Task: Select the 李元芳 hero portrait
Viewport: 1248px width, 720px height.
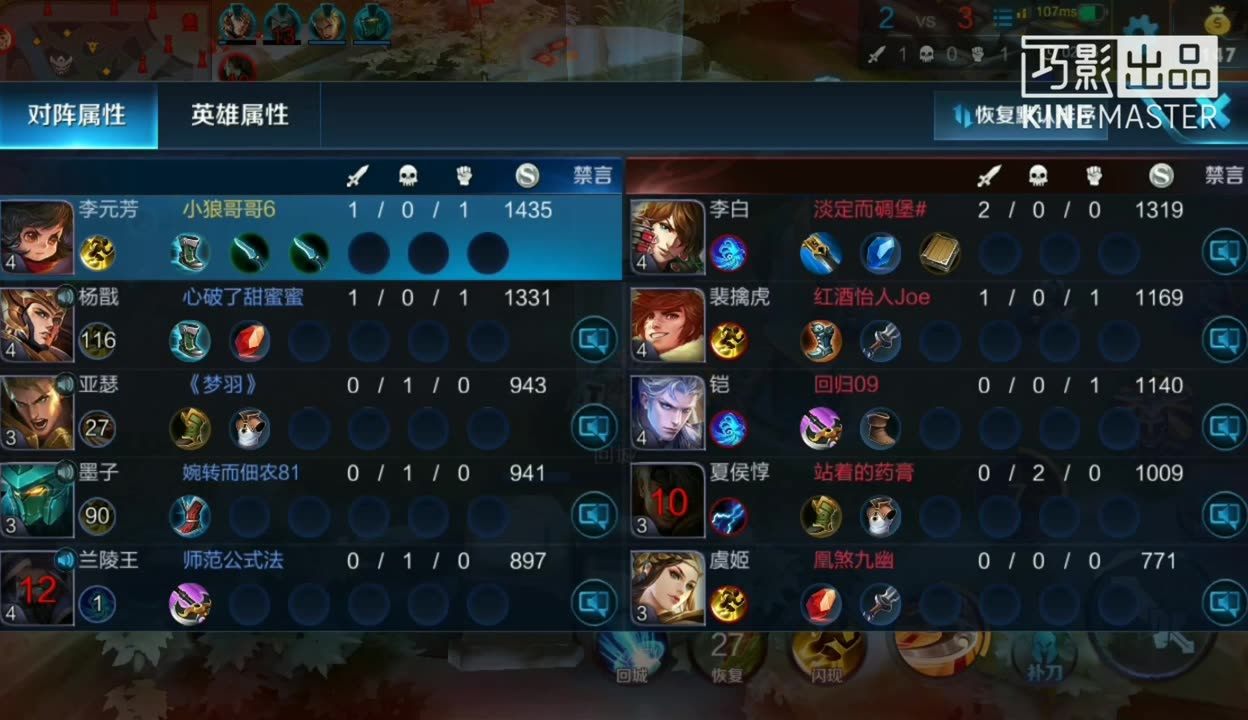Action: (x=37, y=237)
